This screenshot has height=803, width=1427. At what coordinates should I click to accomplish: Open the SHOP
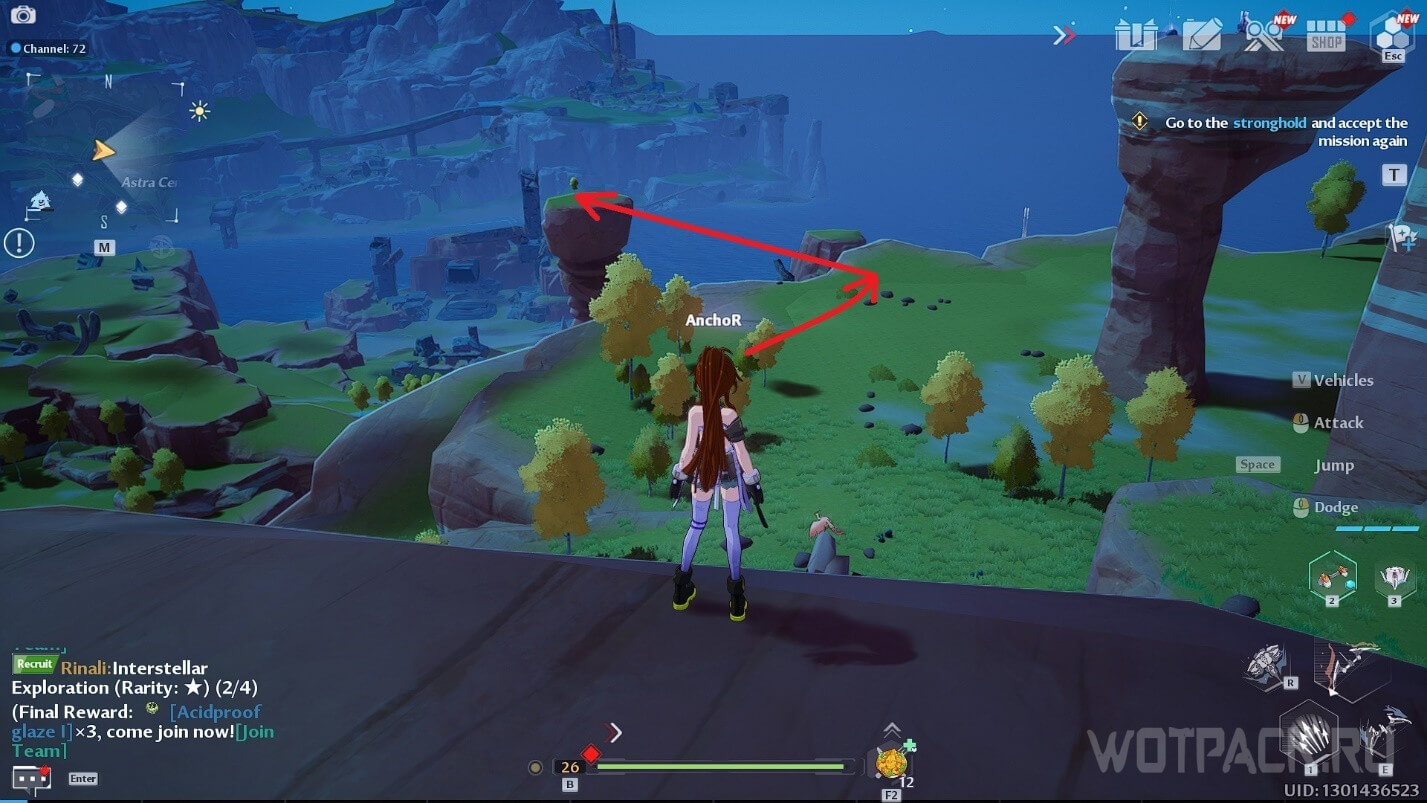pyautogui.click(x=1326, y=38)
